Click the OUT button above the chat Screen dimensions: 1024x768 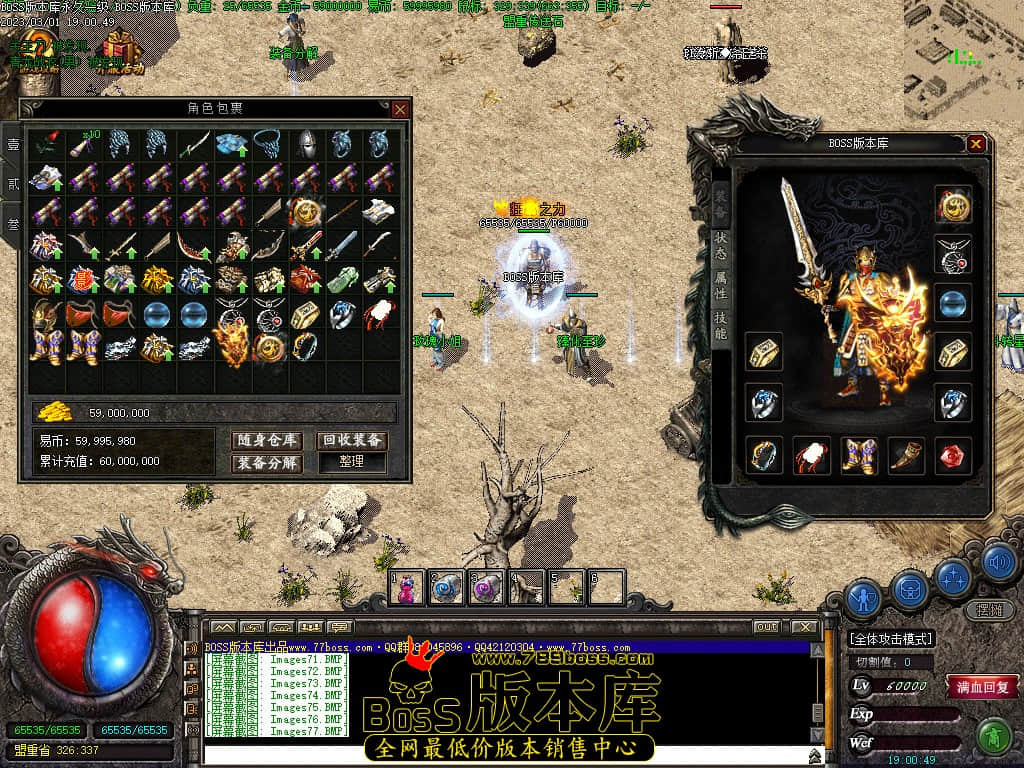click(x=767, y=627)
